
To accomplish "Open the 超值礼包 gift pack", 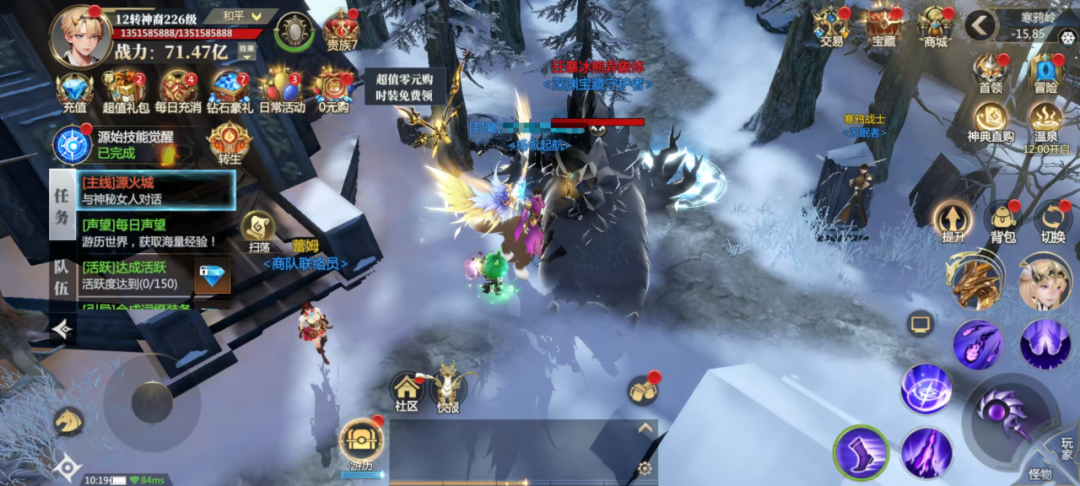I will pos(125,89).
